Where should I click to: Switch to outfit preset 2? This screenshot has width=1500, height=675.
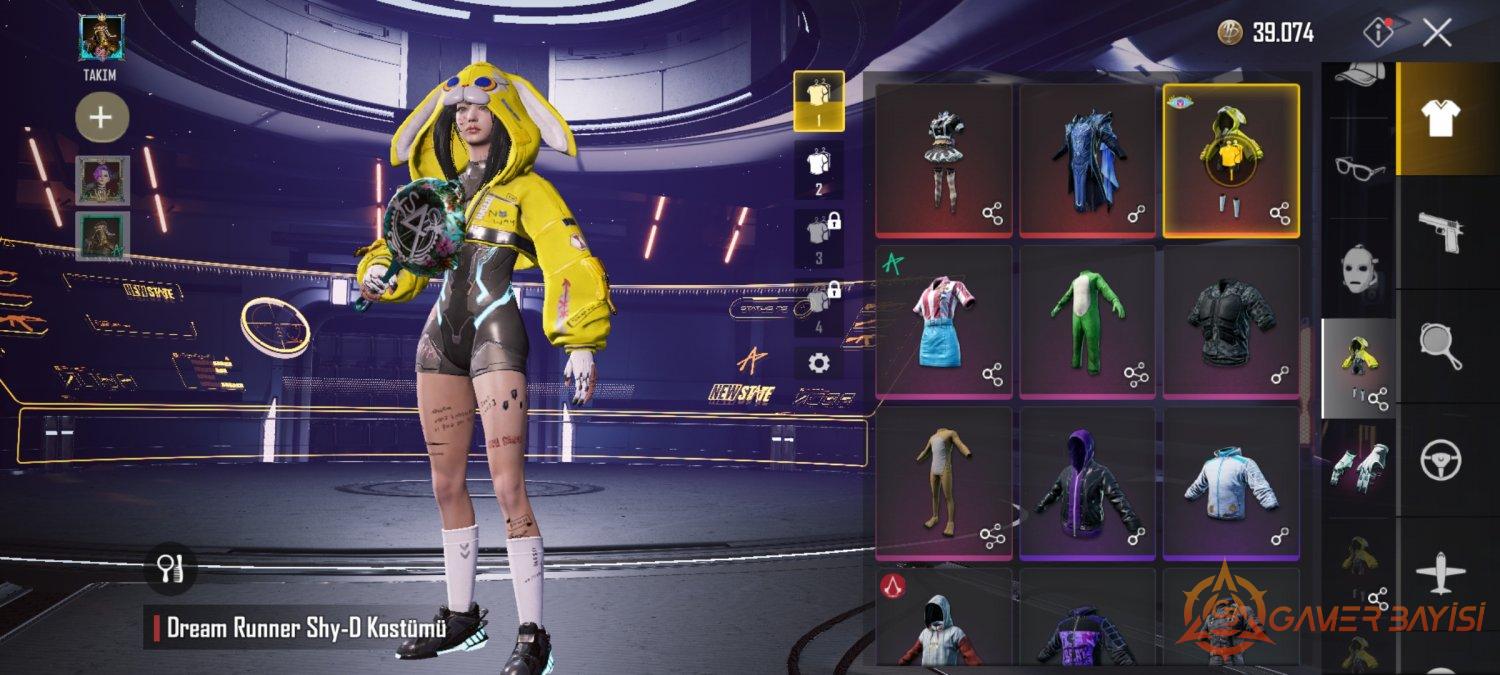819,170
